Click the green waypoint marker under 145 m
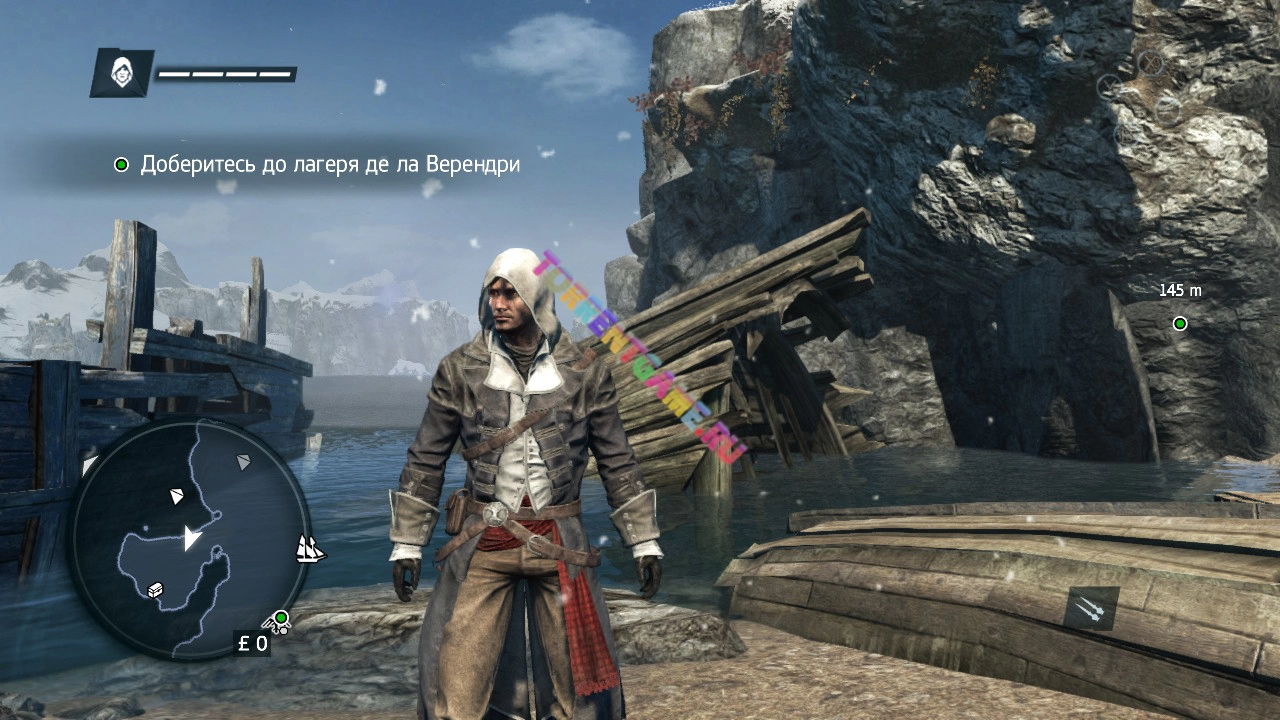1280x720 pixels. click(1180, 323)
